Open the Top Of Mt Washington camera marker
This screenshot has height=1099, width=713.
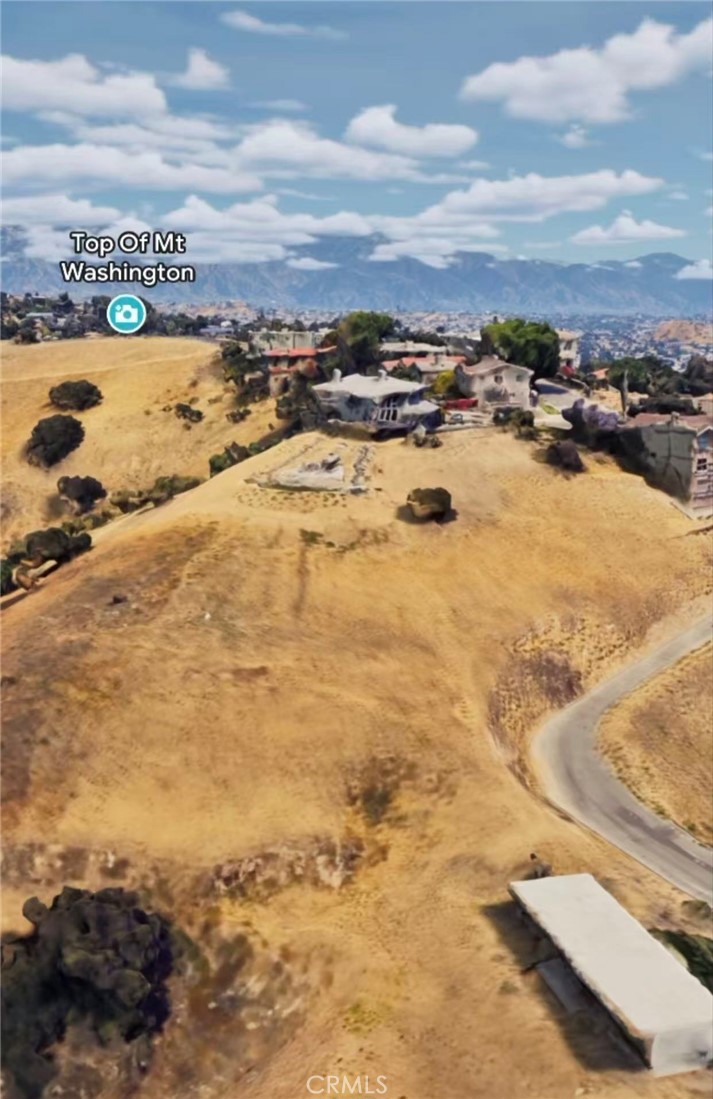click(x=126, y=314)
